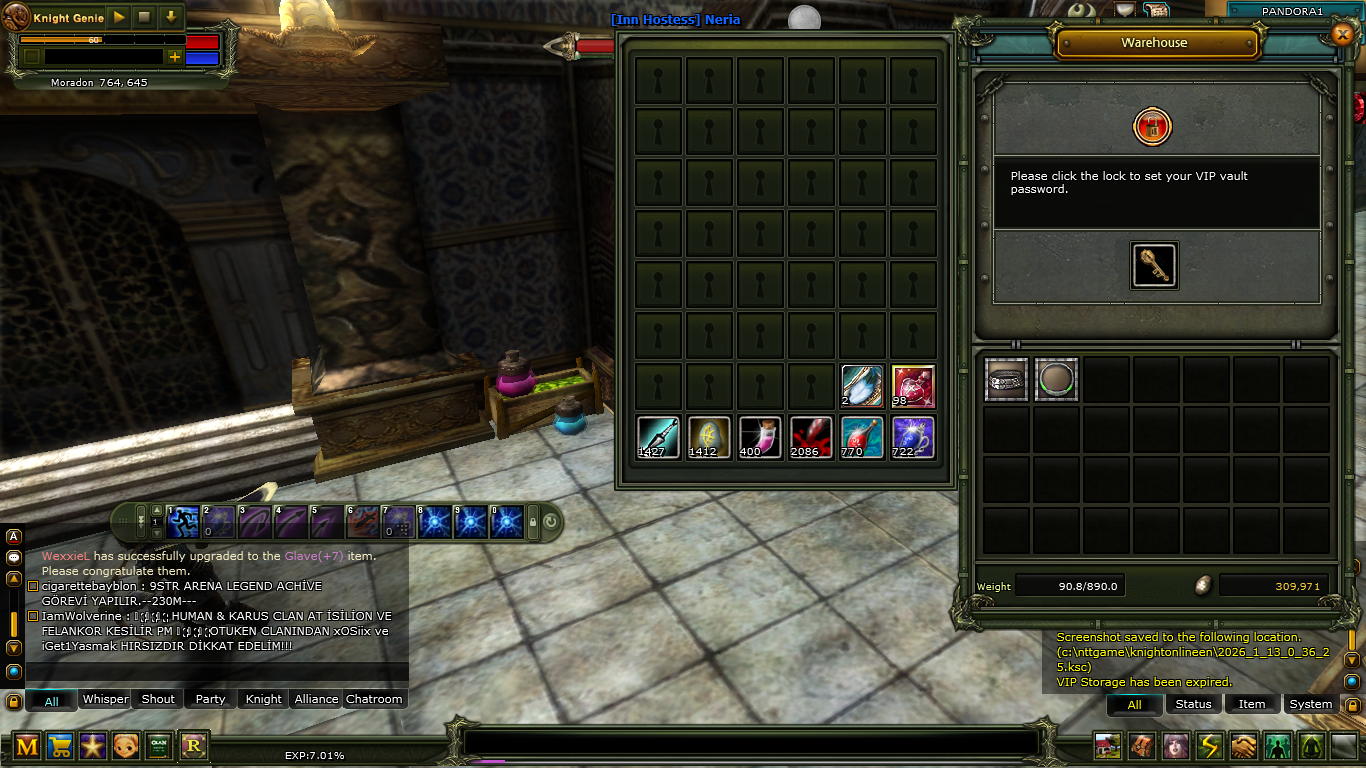Open the handshake trade icon
The image size is (1366, 768).
1243,746
